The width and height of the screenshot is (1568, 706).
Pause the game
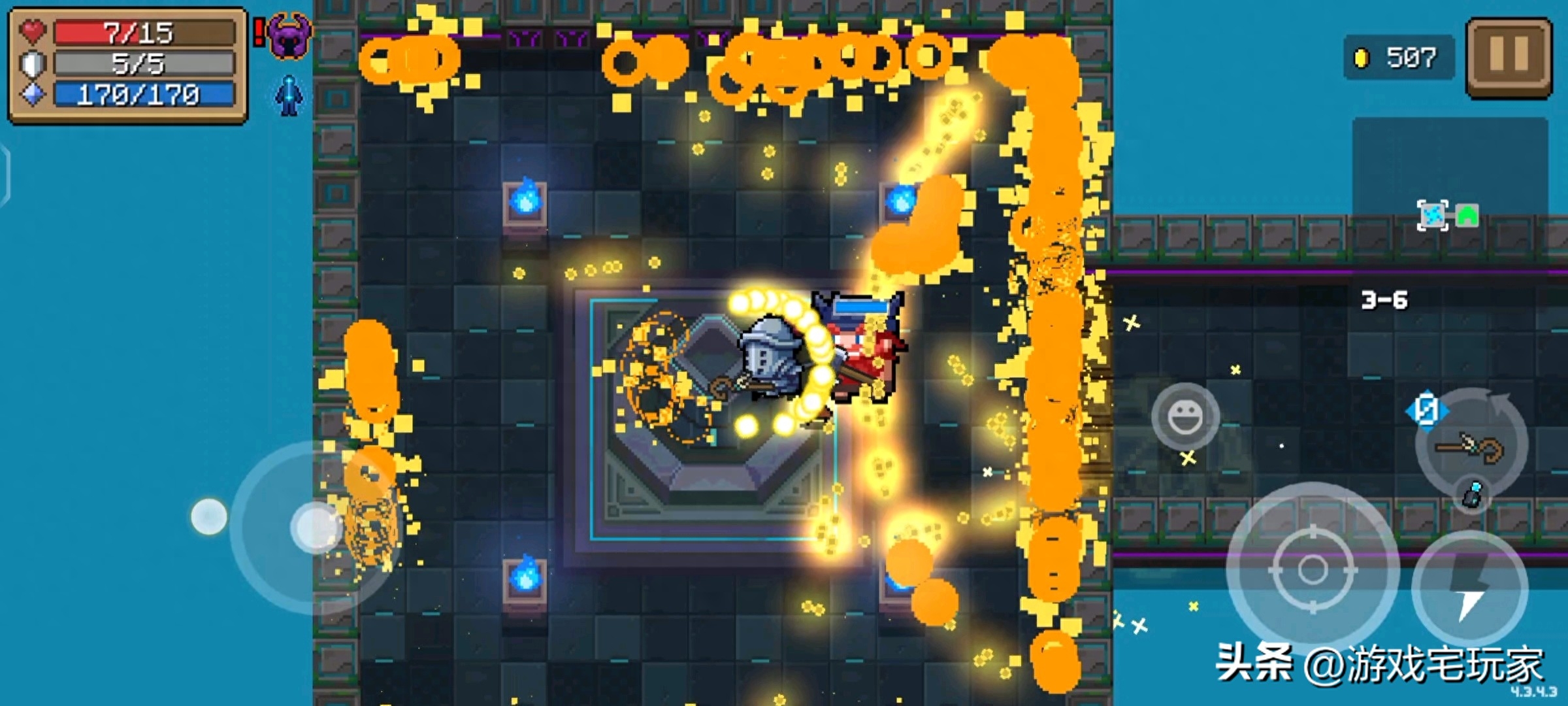(1509, 56)
